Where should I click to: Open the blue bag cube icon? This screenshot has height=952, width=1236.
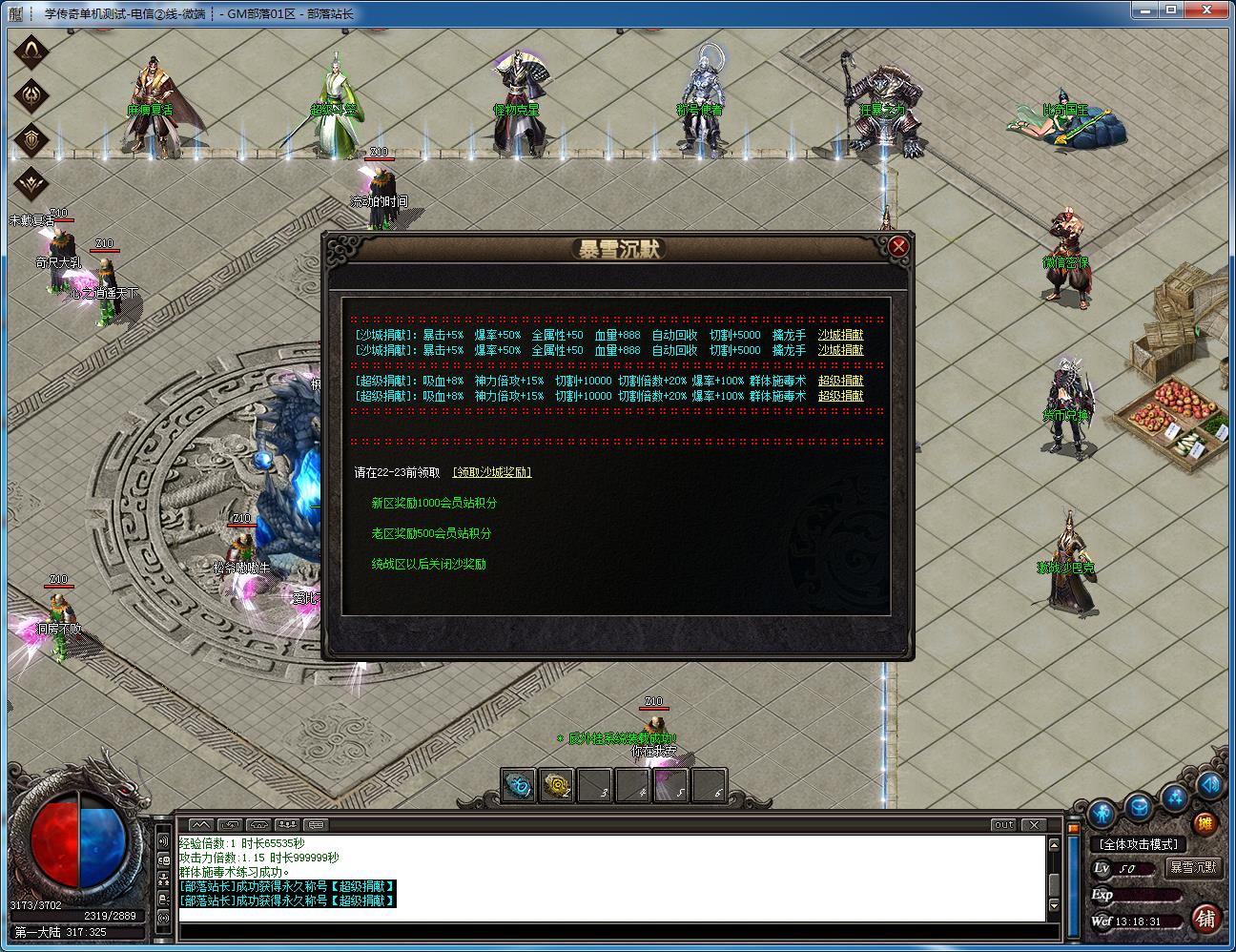point(1139,807)
